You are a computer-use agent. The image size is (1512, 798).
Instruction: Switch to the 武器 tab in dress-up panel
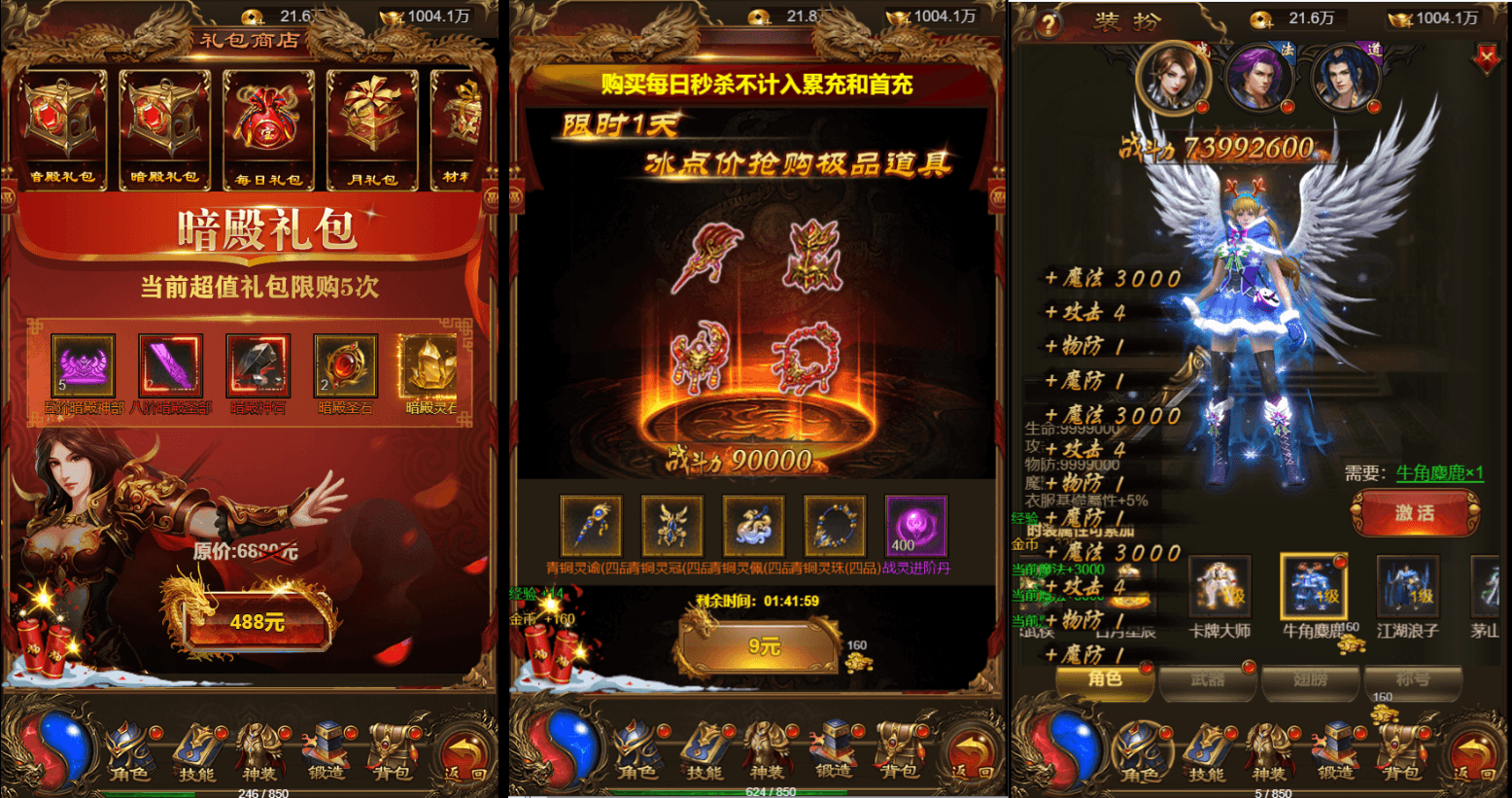point(1208,681)
